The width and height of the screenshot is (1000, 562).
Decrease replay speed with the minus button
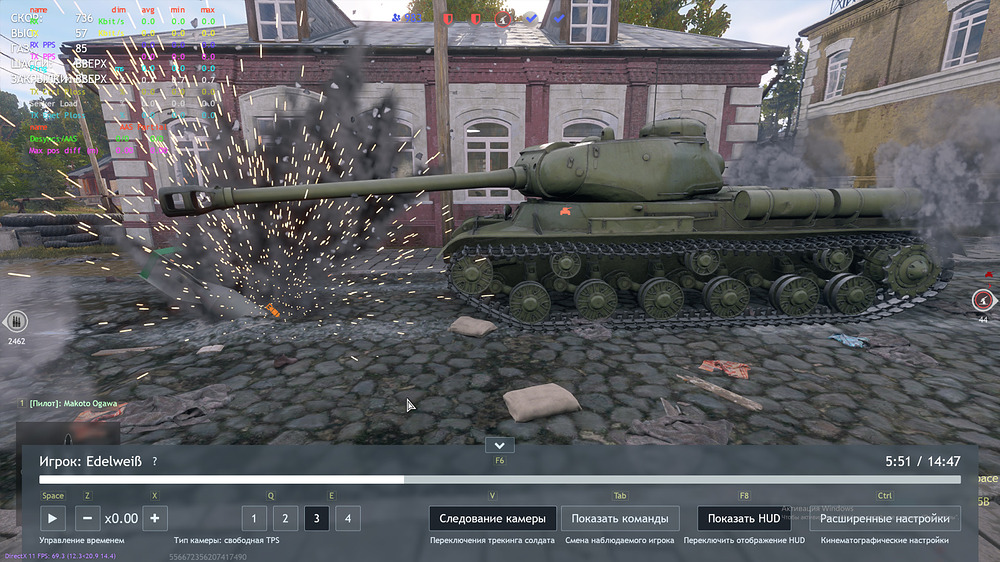tap(87, 518)
